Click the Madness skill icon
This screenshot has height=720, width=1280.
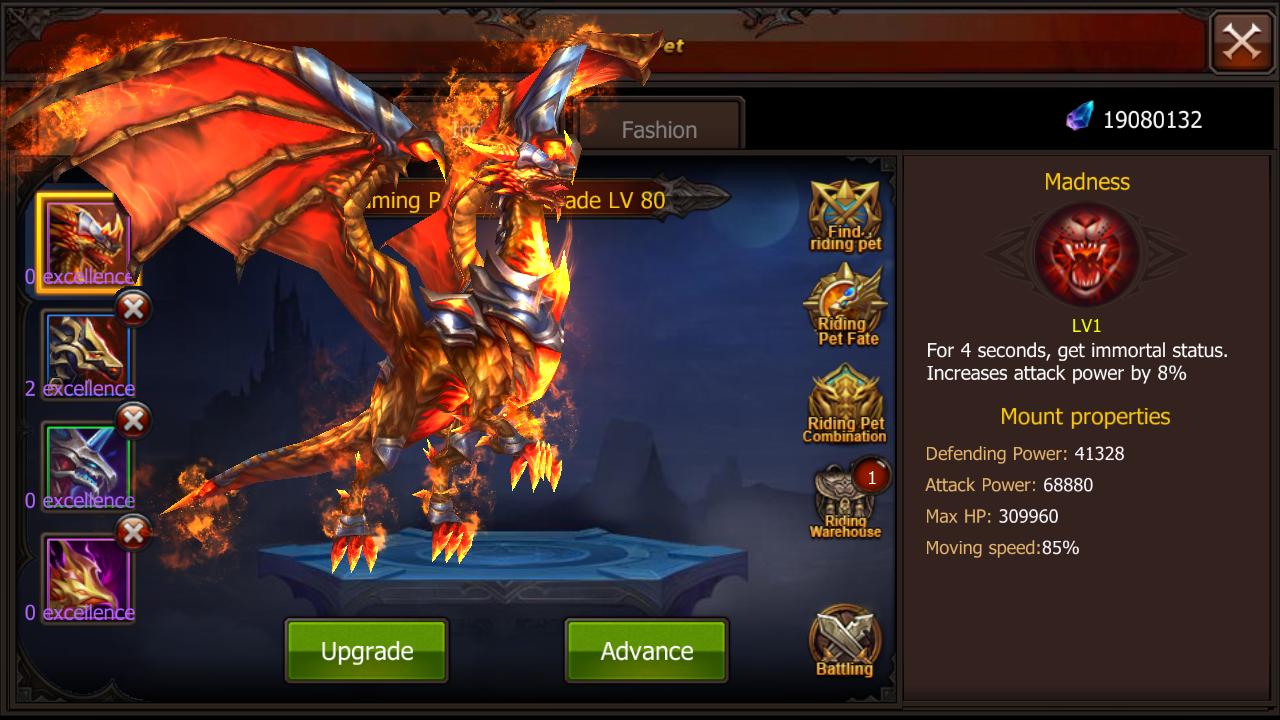point(1085,253)
